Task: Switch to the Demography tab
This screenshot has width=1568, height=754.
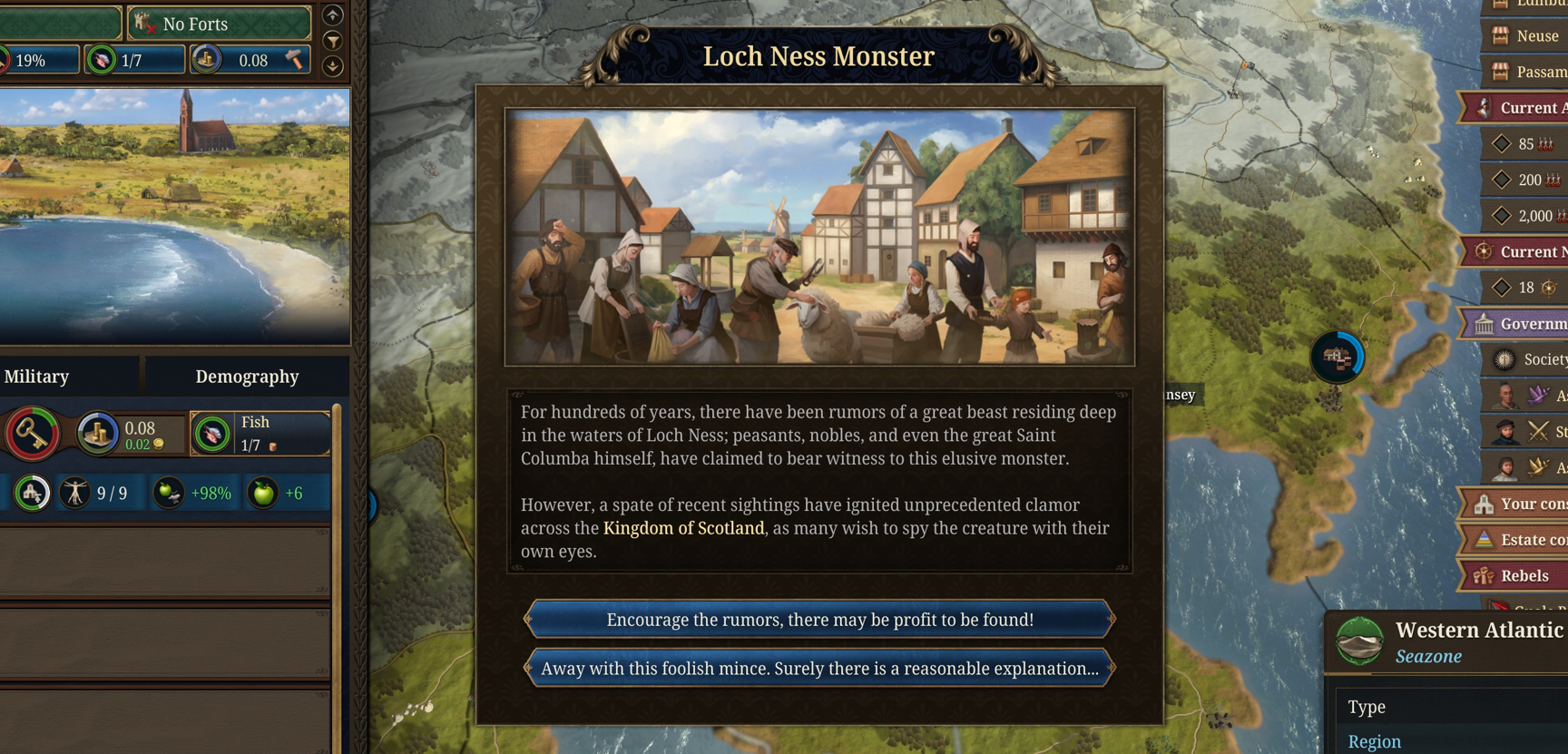Action: point(246,376)
